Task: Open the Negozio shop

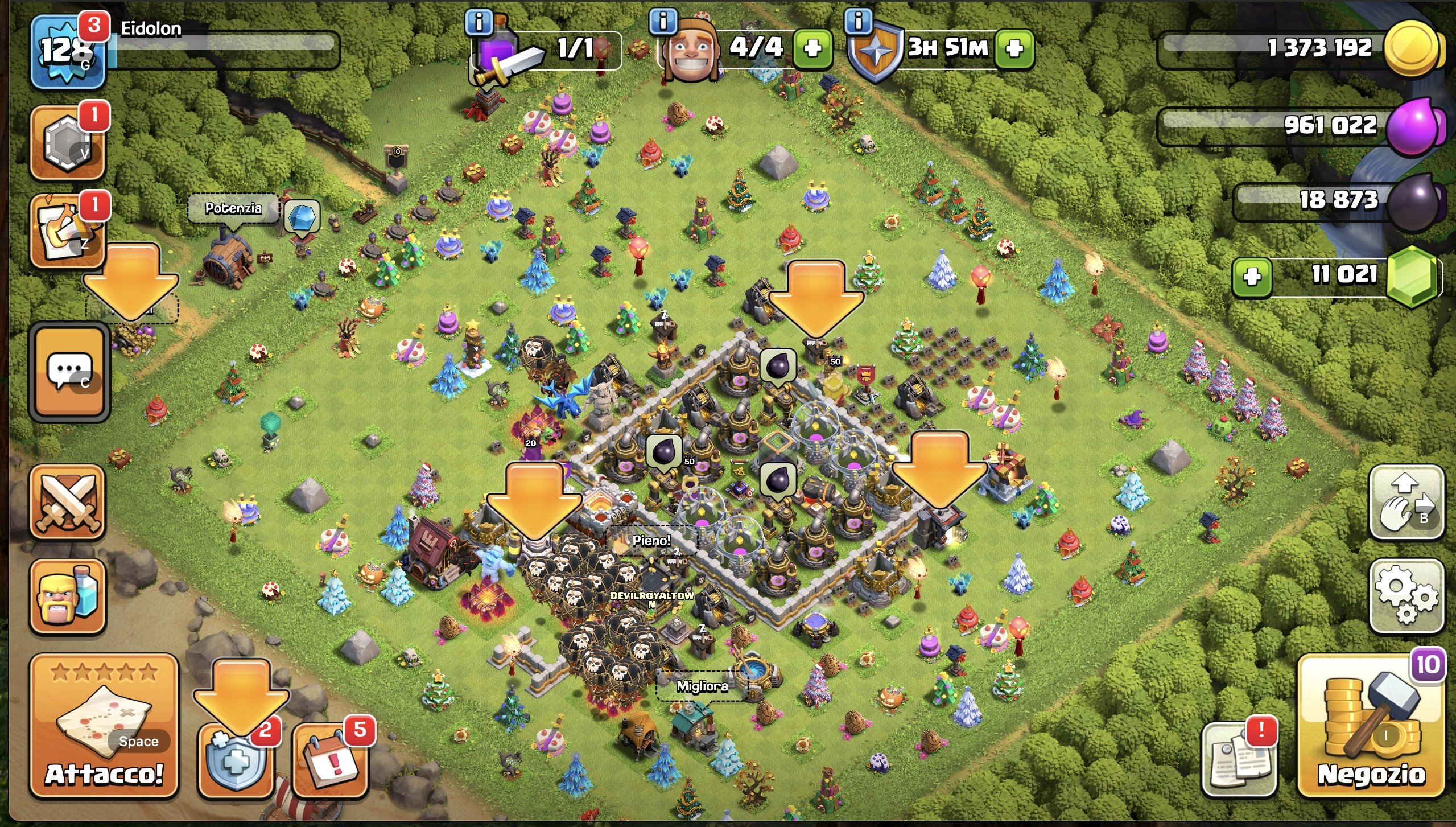Action: pos(1371,726)
